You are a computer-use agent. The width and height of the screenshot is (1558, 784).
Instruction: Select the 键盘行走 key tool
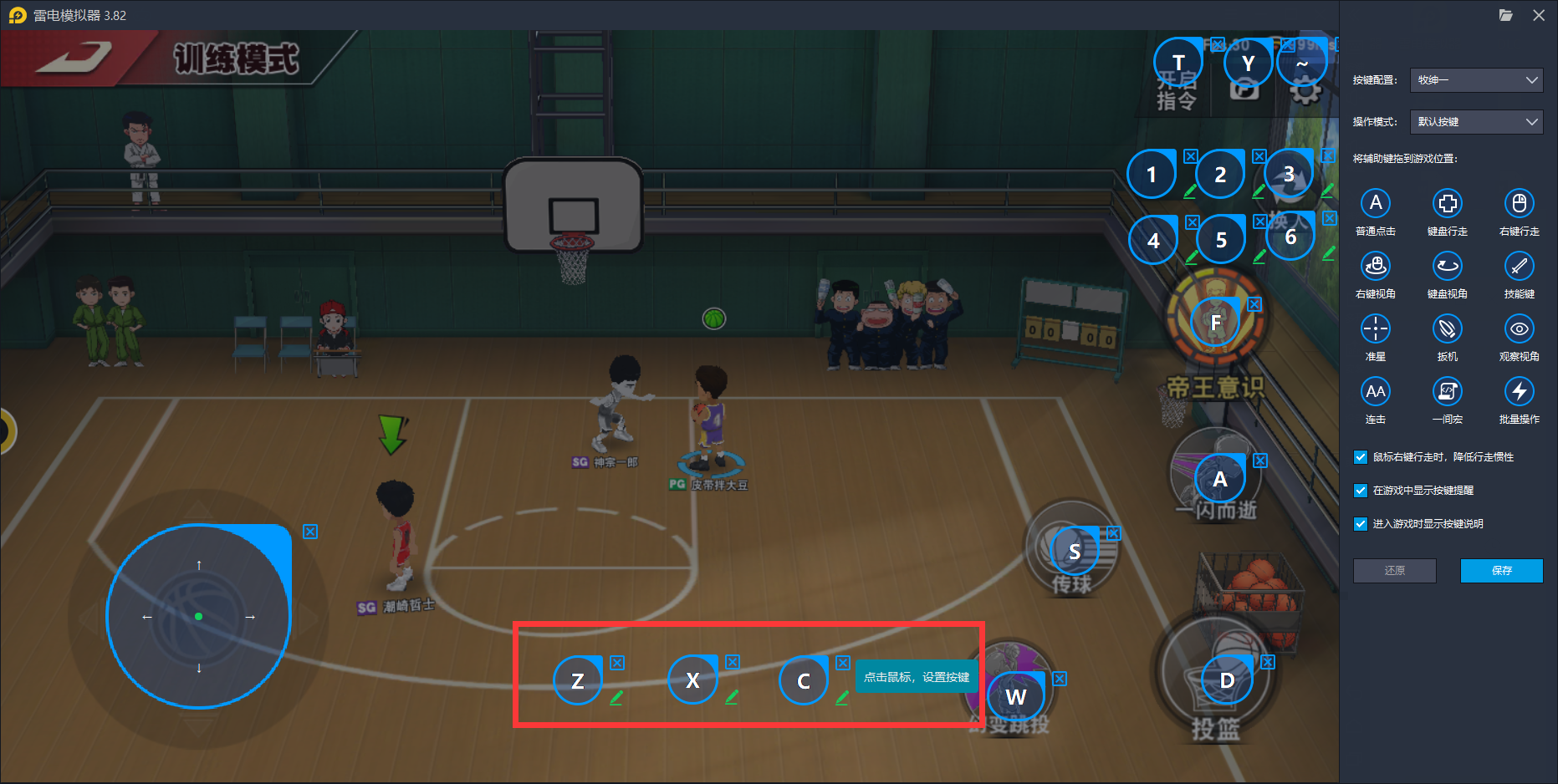1448,203
